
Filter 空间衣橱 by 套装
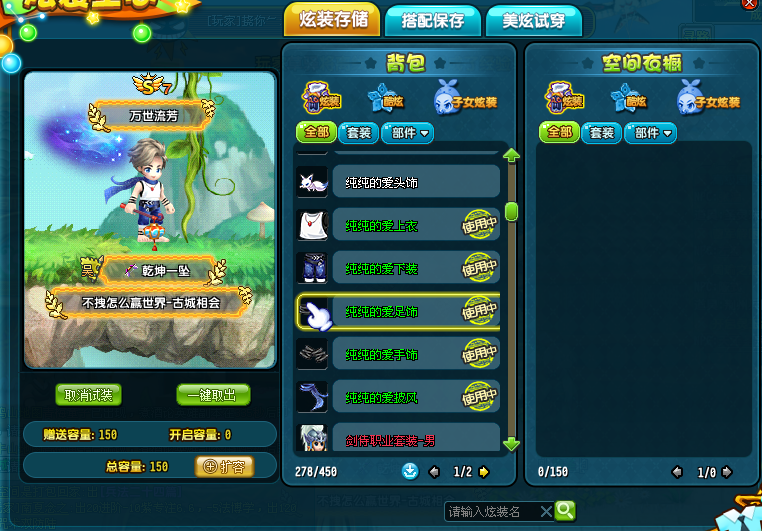coord(601,132)
